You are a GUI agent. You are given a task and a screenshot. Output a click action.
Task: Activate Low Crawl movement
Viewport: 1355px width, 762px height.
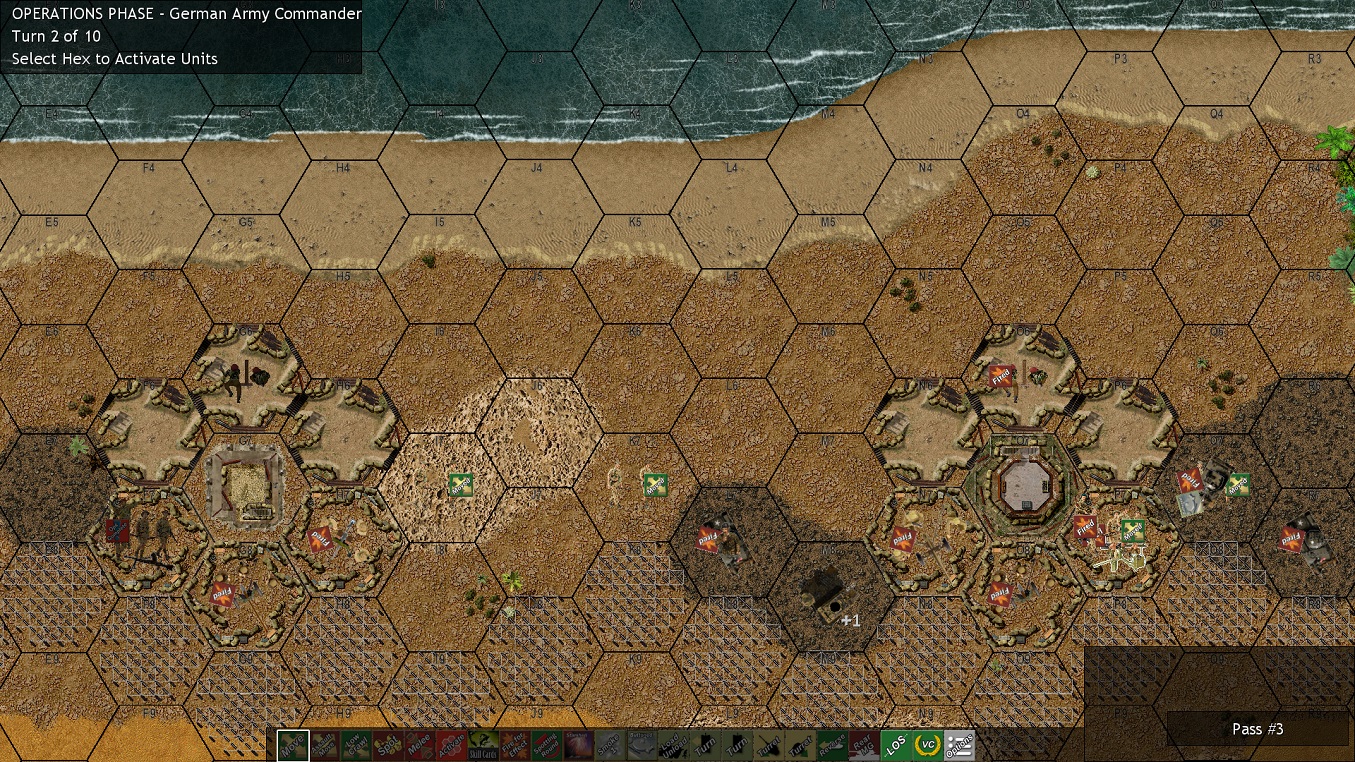(356, 745)
